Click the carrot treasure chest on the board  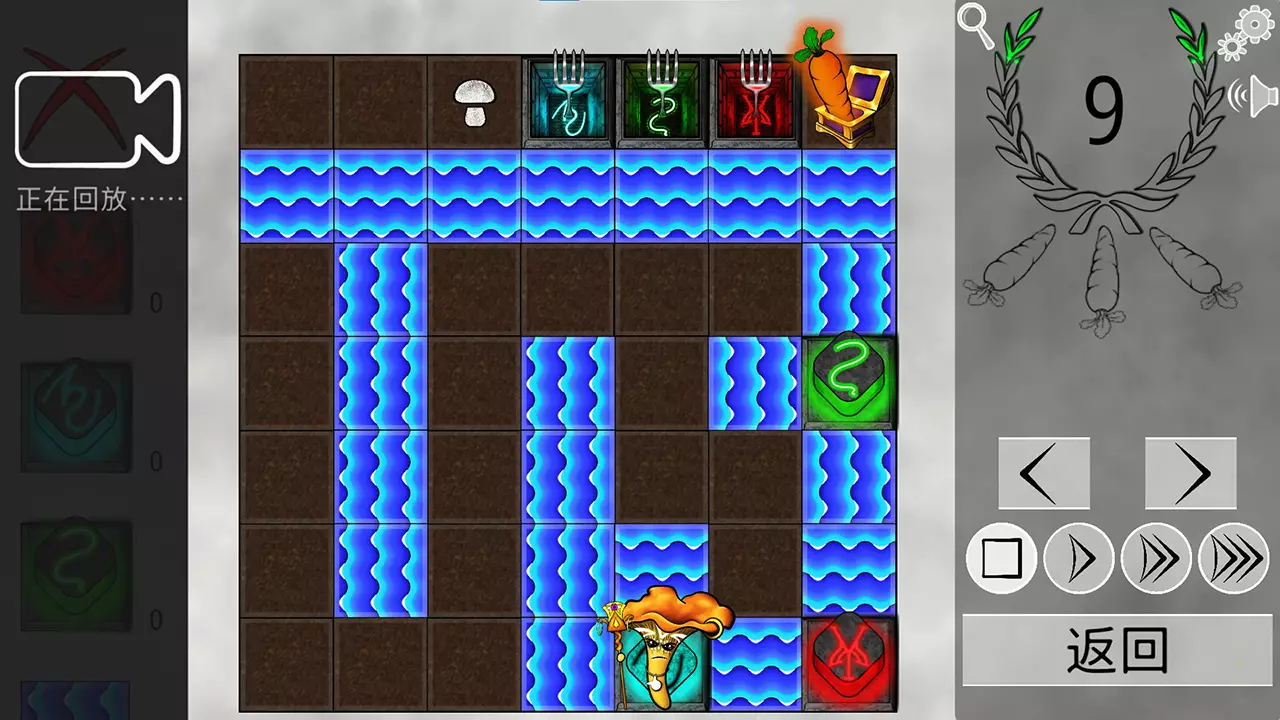pos(845,98)
